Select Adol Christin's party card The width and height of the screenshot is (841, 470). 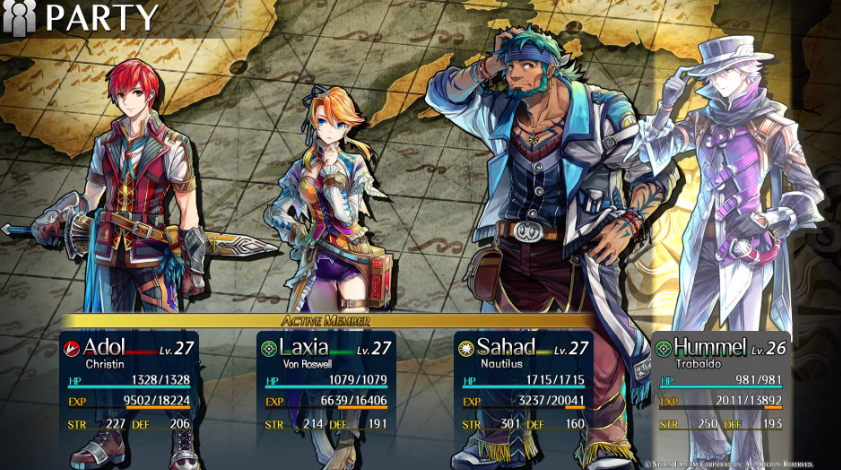tap(129, 385)
